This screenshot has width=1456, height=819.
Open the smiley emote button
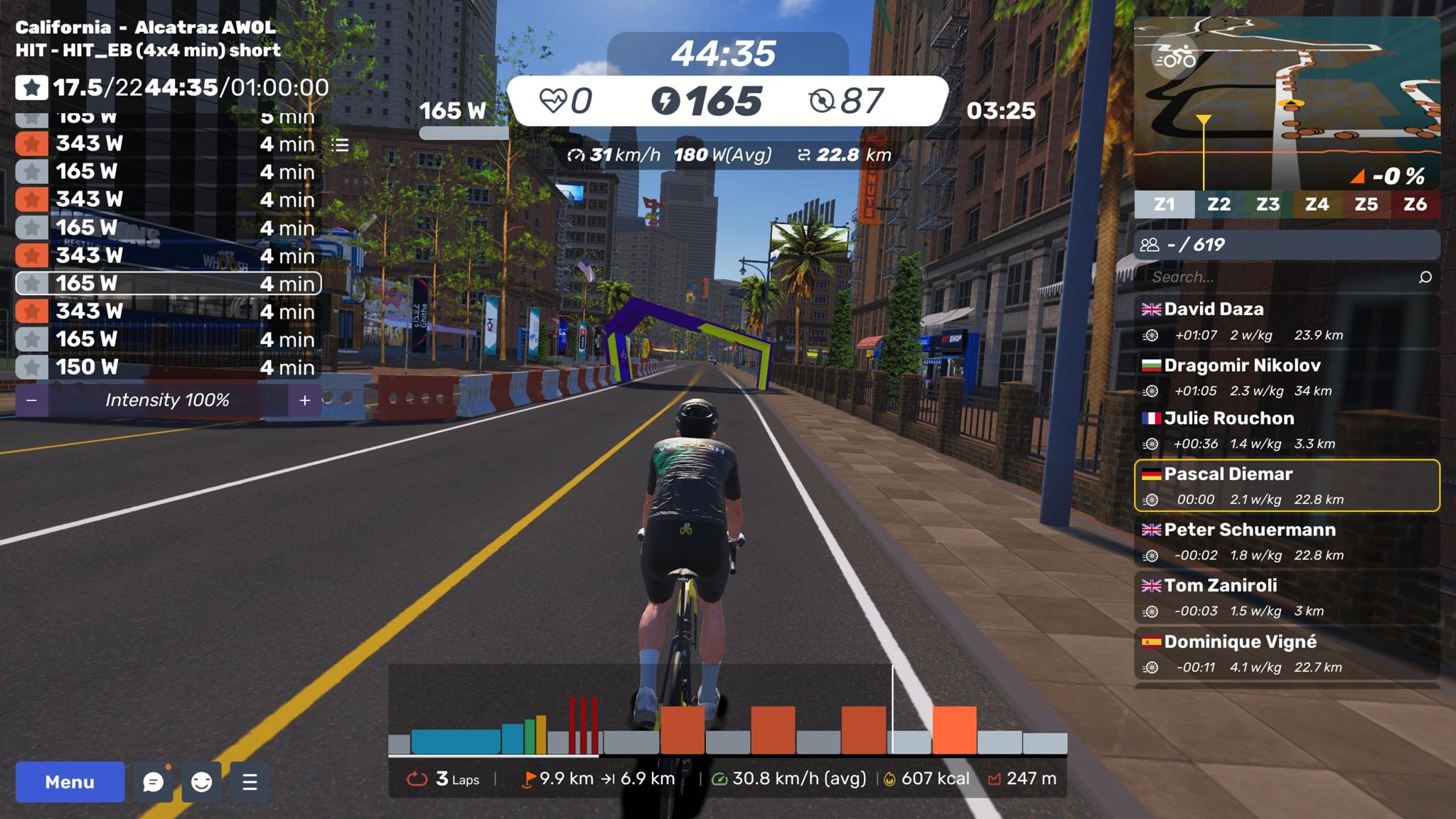201,782
